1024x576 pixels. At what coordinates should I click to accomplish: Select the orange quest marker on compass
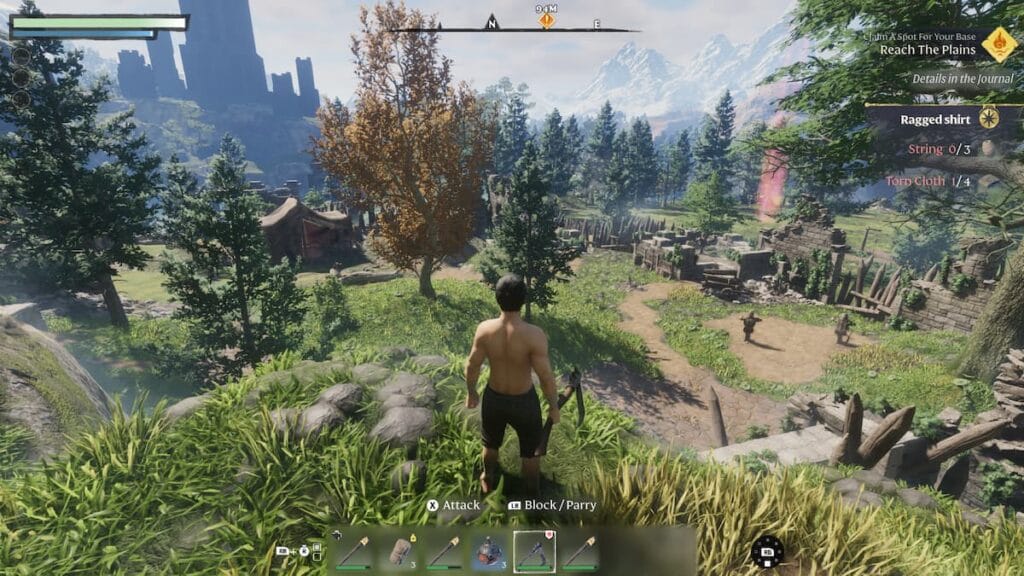546,20
